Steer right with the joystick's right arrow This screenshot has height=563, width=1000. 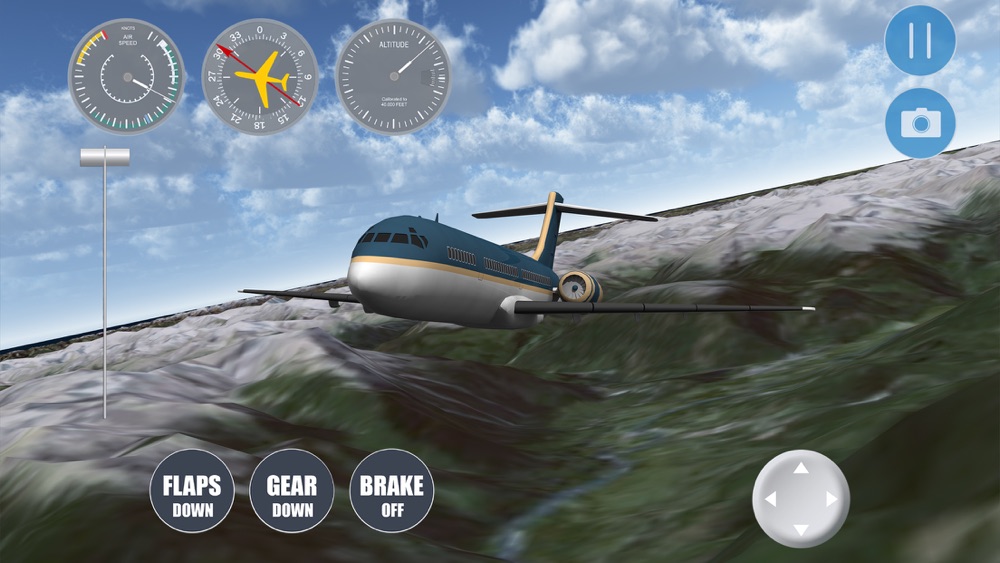831,499
